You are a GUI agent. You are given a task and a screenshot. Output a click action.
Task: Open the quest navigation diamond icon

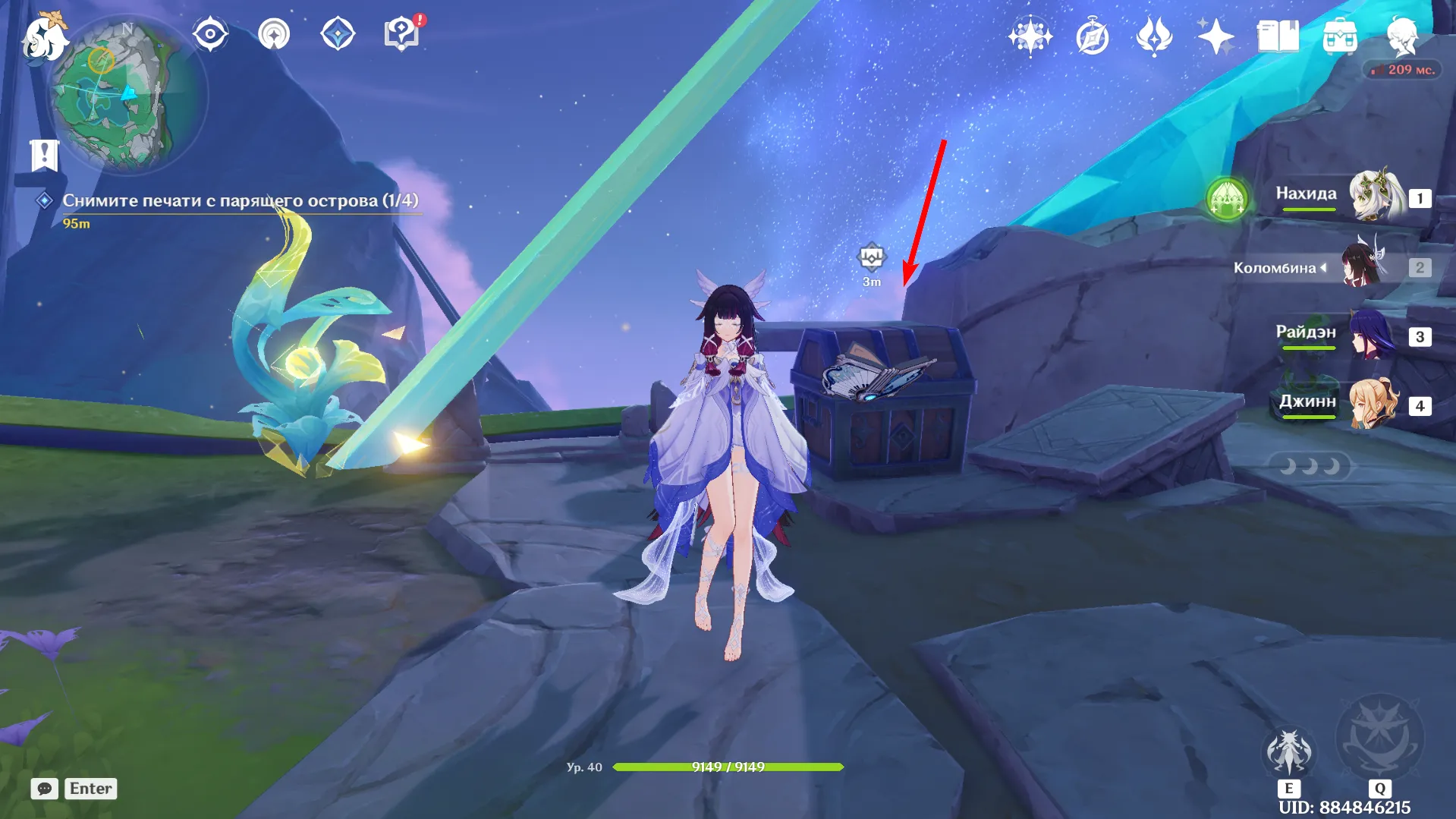click(338, 34)
